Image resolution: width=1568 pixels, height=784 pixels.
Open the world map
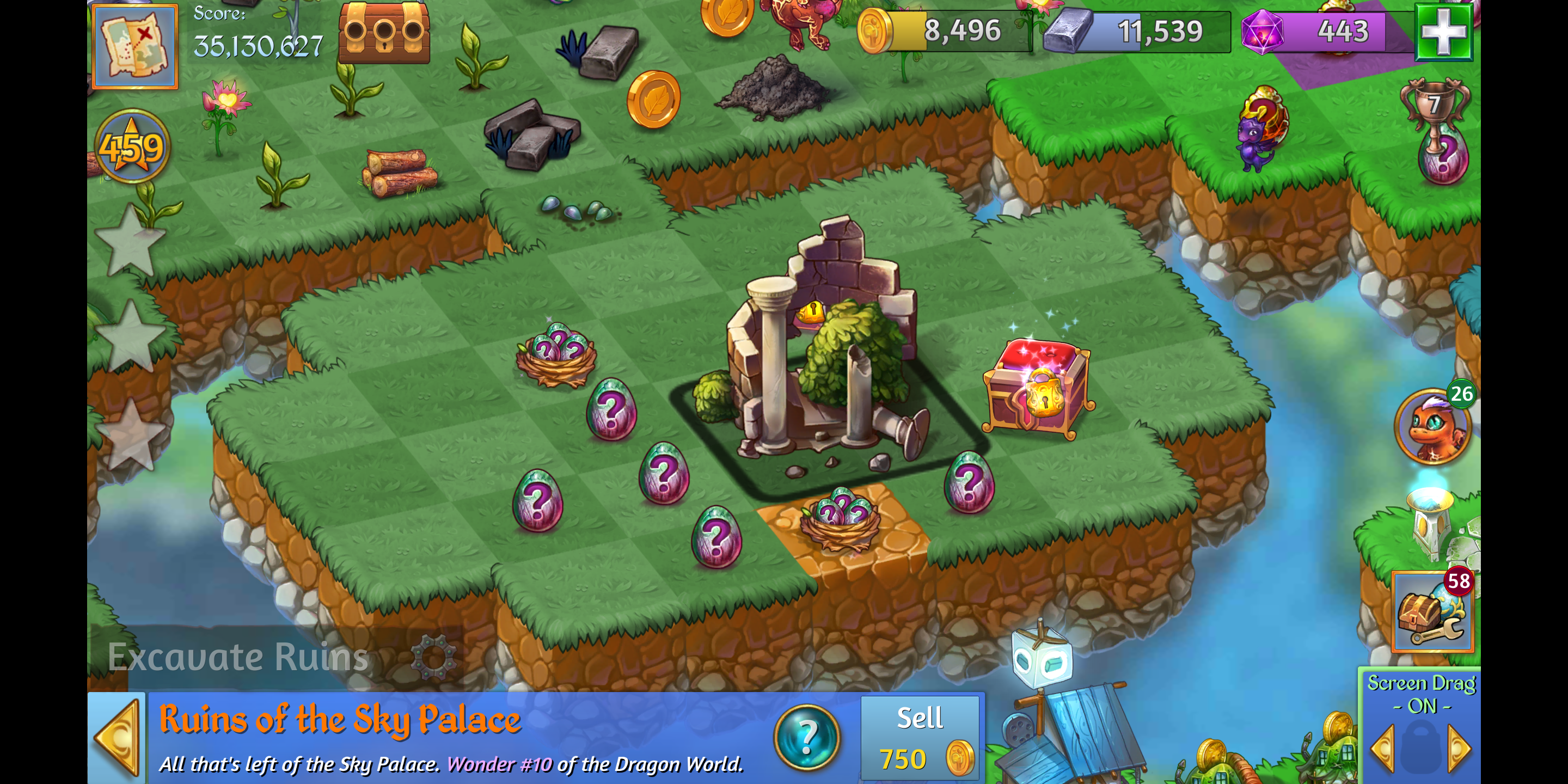tap(135, 46)
